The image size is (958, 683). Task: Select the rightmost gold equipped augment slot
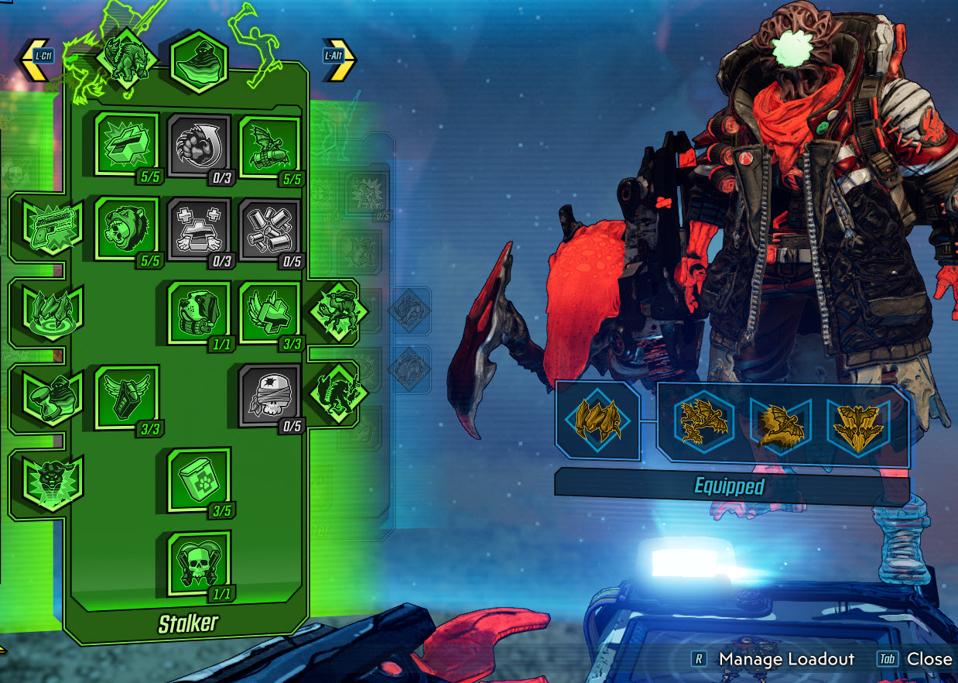860,422
